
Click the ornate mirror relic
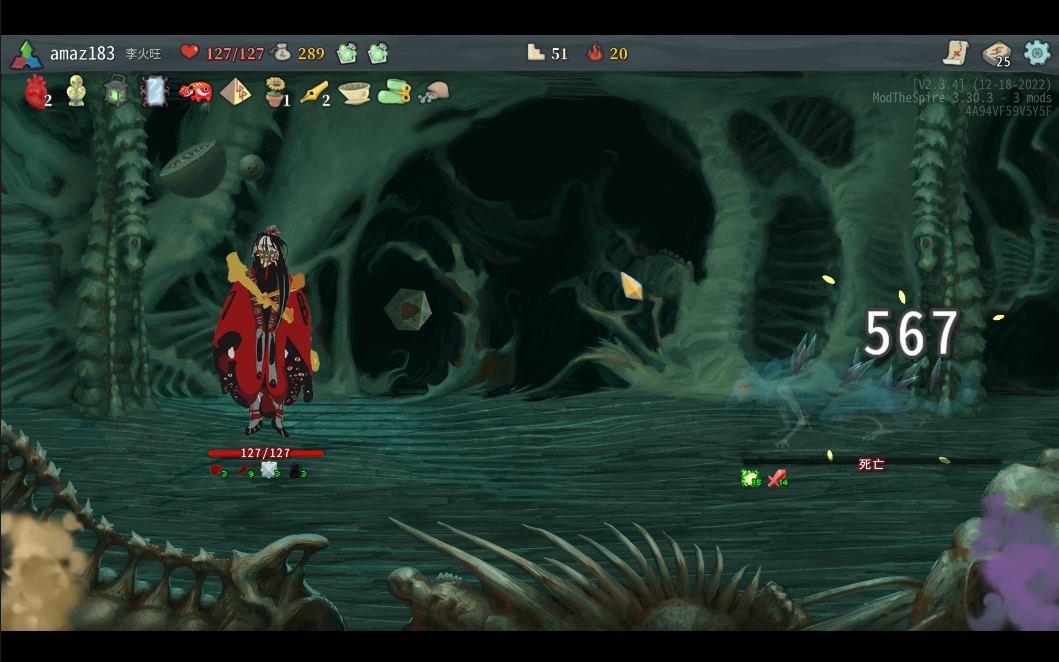[154, 92]
